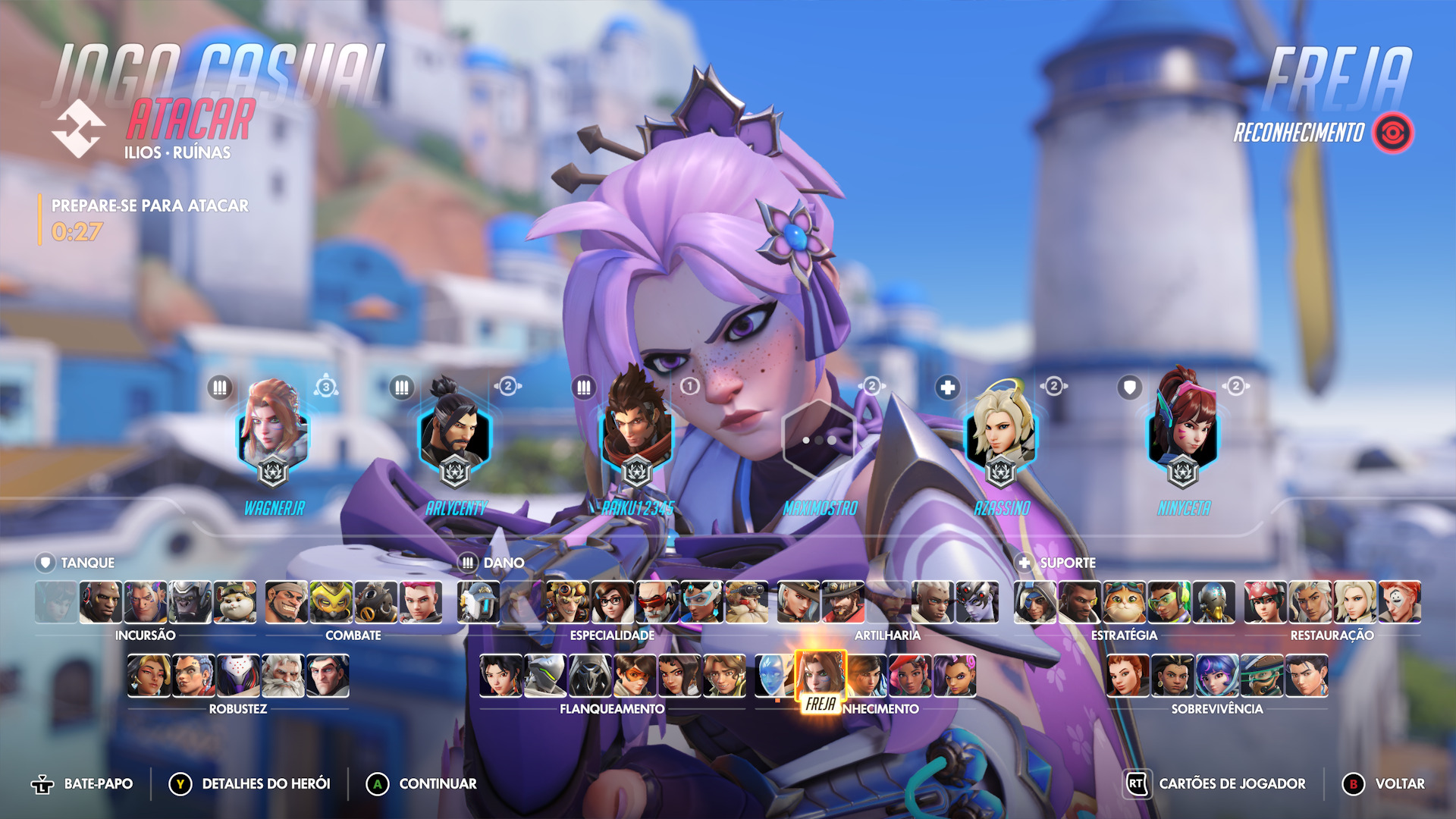This screenshot has height=819, width=1456.
Task: Choose Mei hero portrait
Action: (x=613, y=603)
